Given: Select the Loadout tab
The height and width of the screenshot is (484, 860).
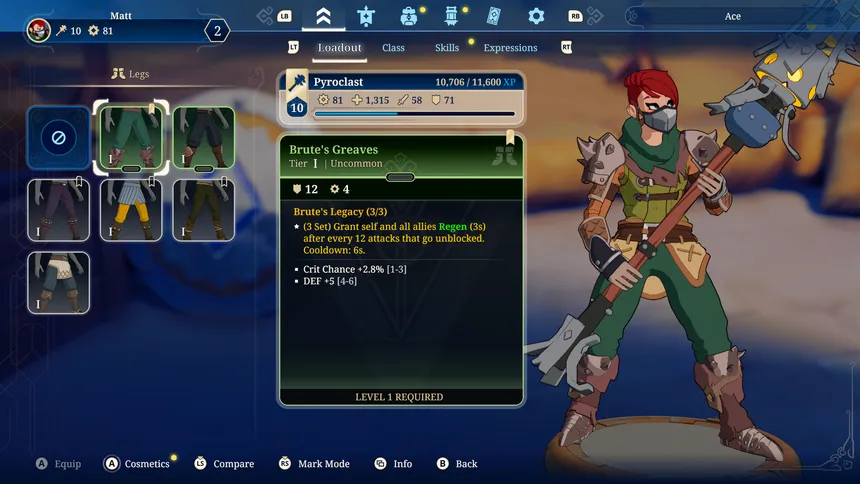Looking at the screenshot, I should point(339,48).
